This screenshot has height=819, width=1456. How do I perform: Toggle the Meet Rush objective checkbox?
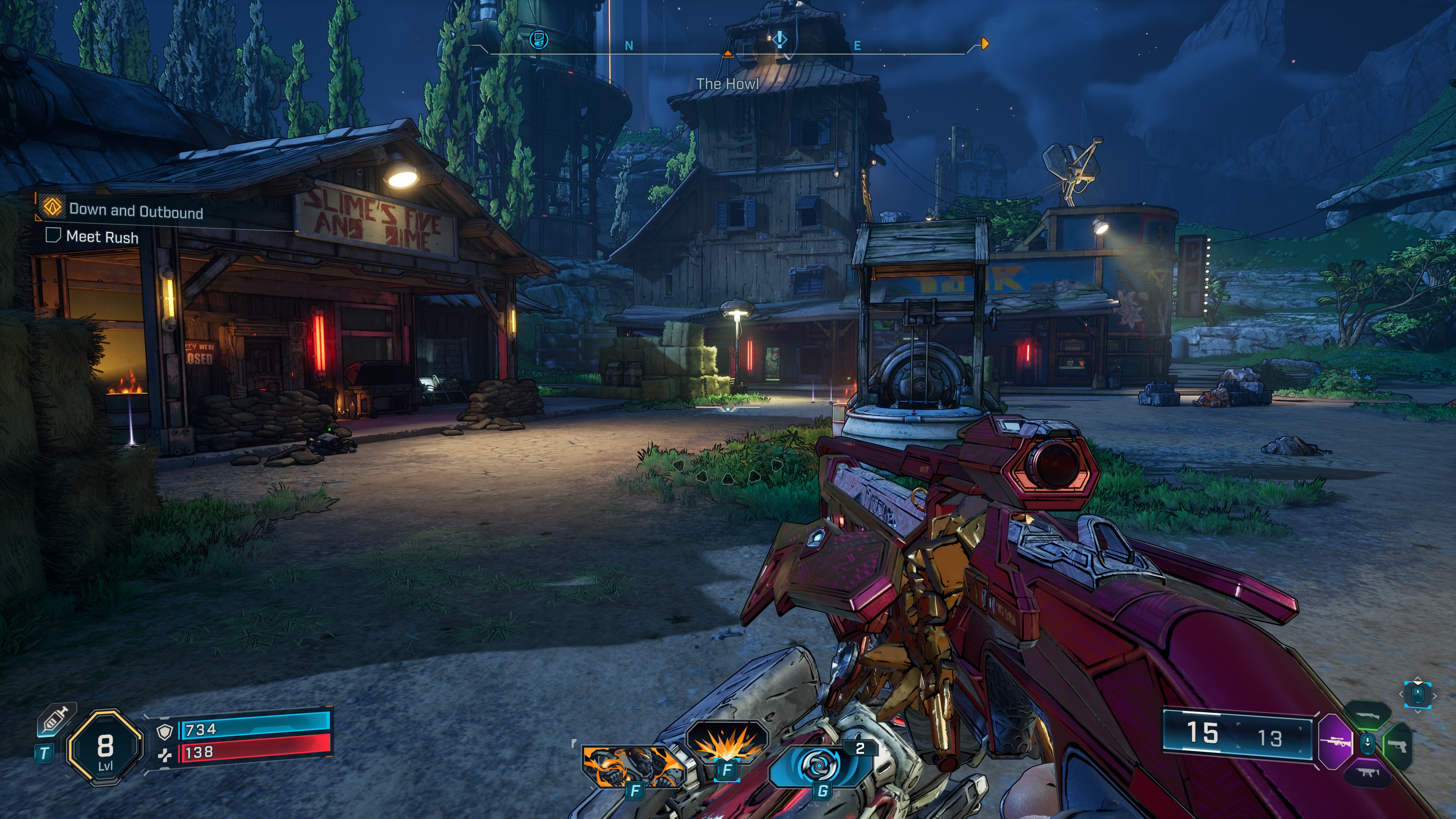click(53, 235)
